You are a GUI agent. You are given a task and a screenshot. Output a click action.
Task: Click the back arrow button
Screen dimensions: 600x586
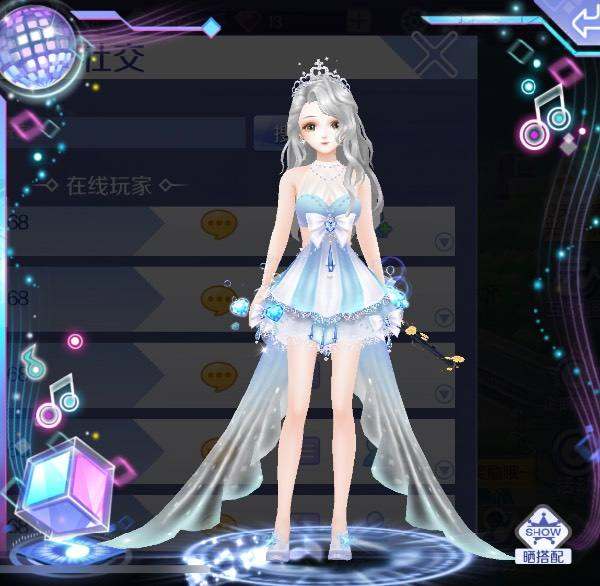pos(577,22)
